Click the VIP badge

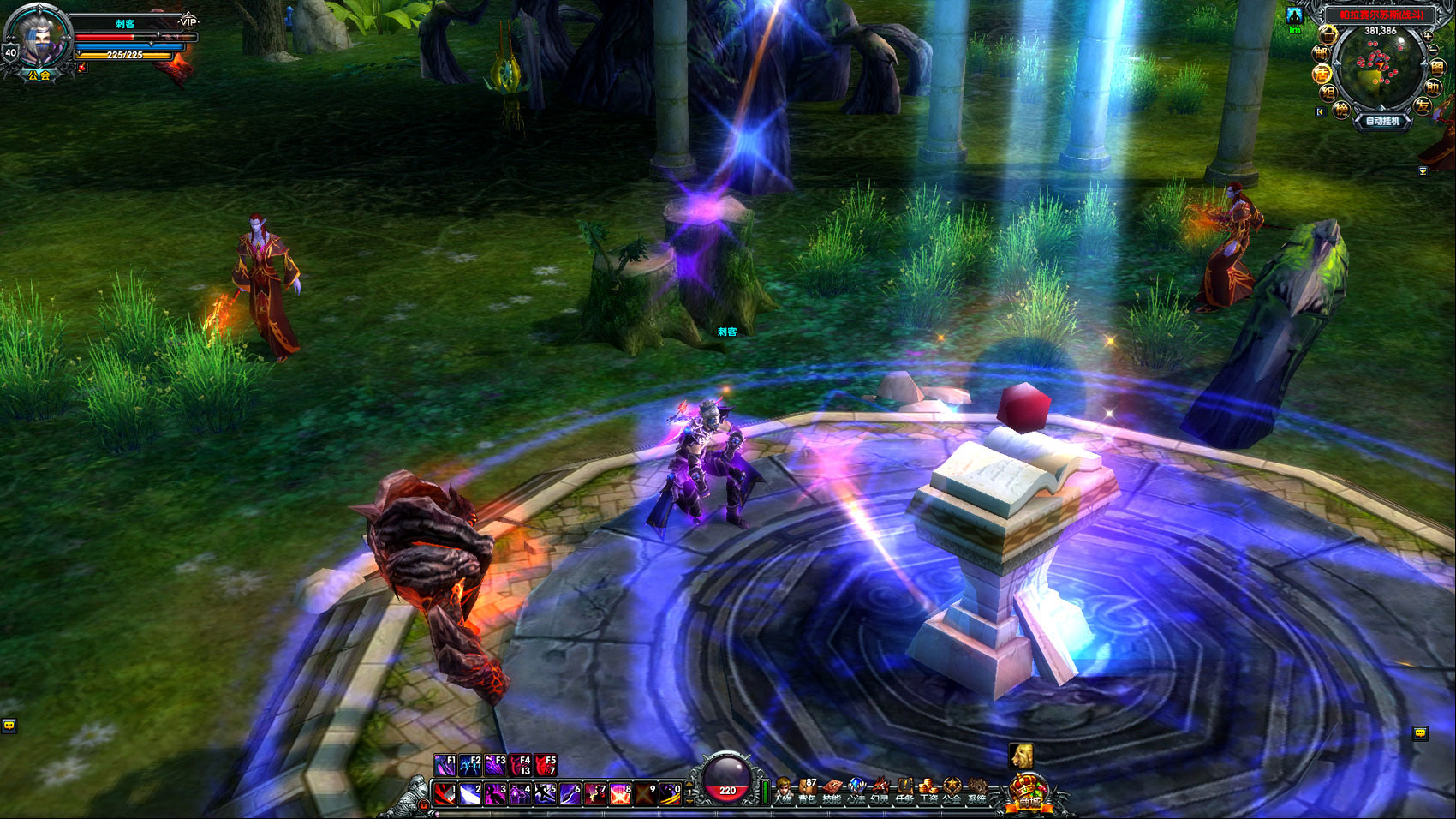tap(188, 21)
